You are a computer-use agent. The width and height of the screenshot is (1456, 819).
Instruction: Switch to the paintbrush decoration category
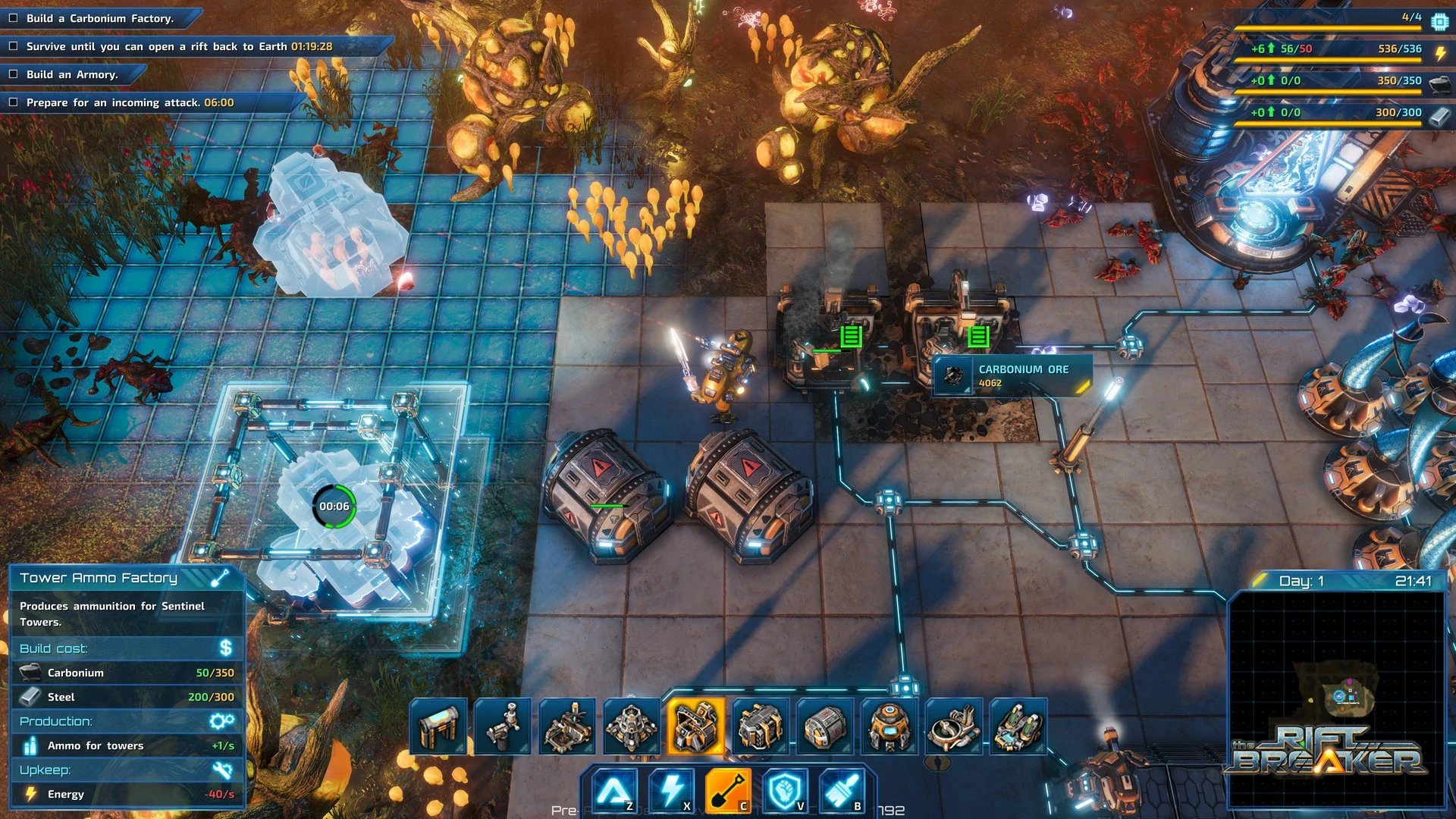[x=842, y=790]
